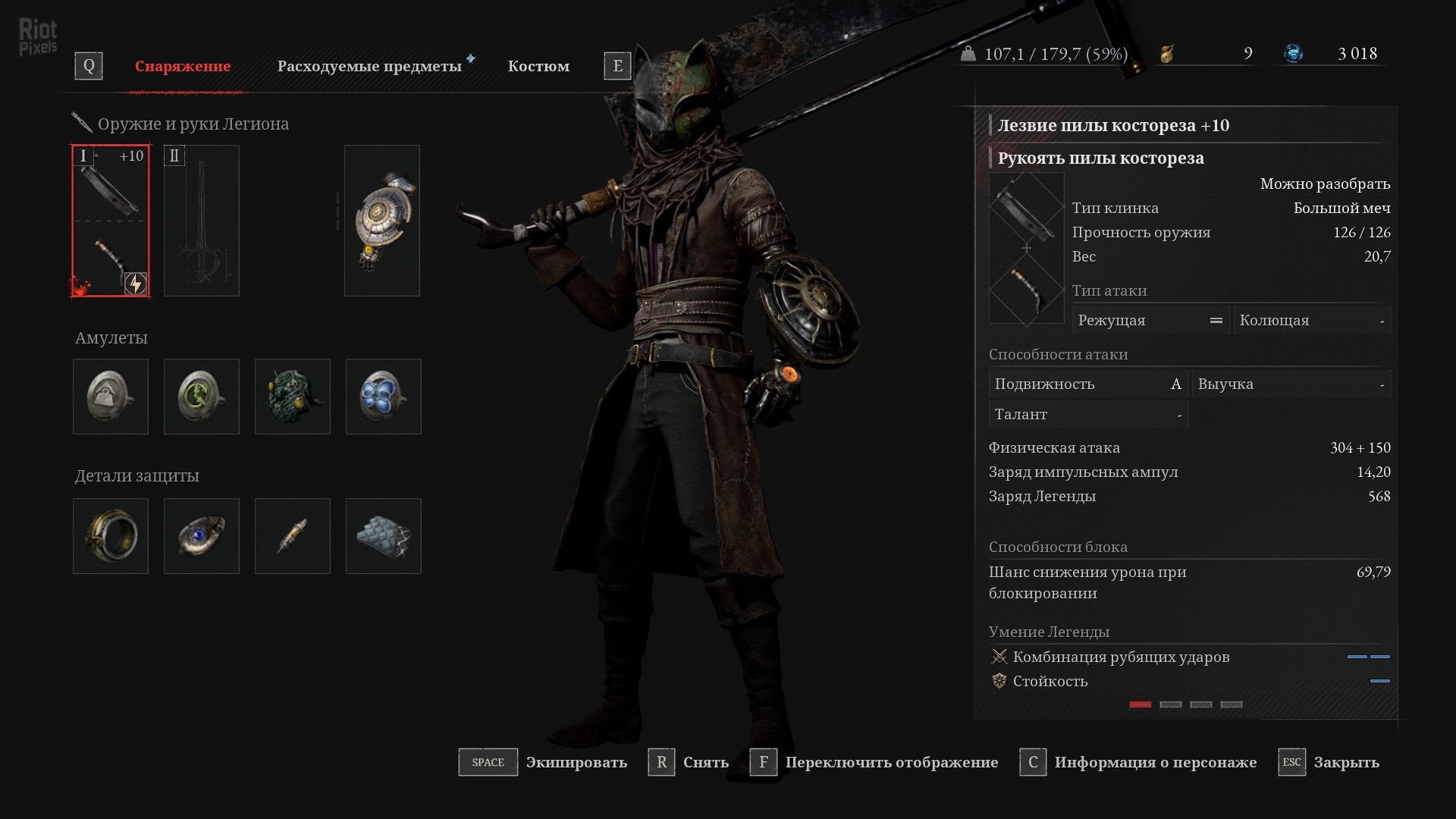Select the Legion arm slot
The height and width of the screenshot is (819, 1456).
click(382, 221)
